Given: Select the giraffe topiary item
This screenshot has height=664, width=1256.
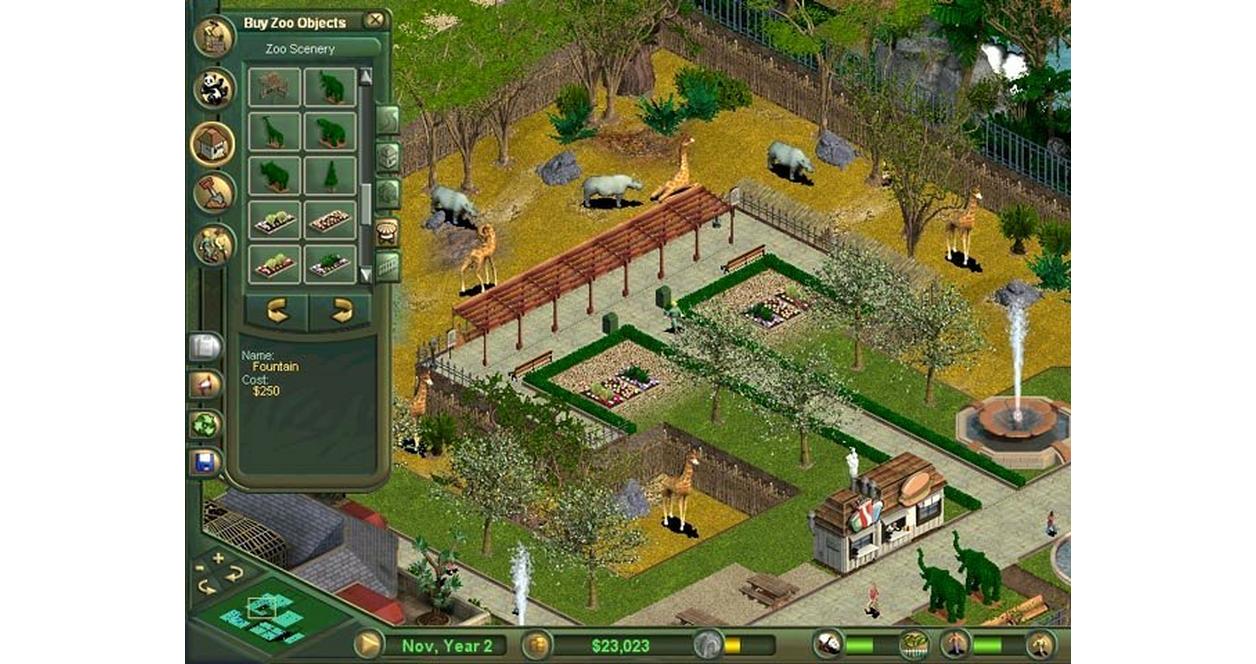Looking at the screenshot, I should [273, 131].
